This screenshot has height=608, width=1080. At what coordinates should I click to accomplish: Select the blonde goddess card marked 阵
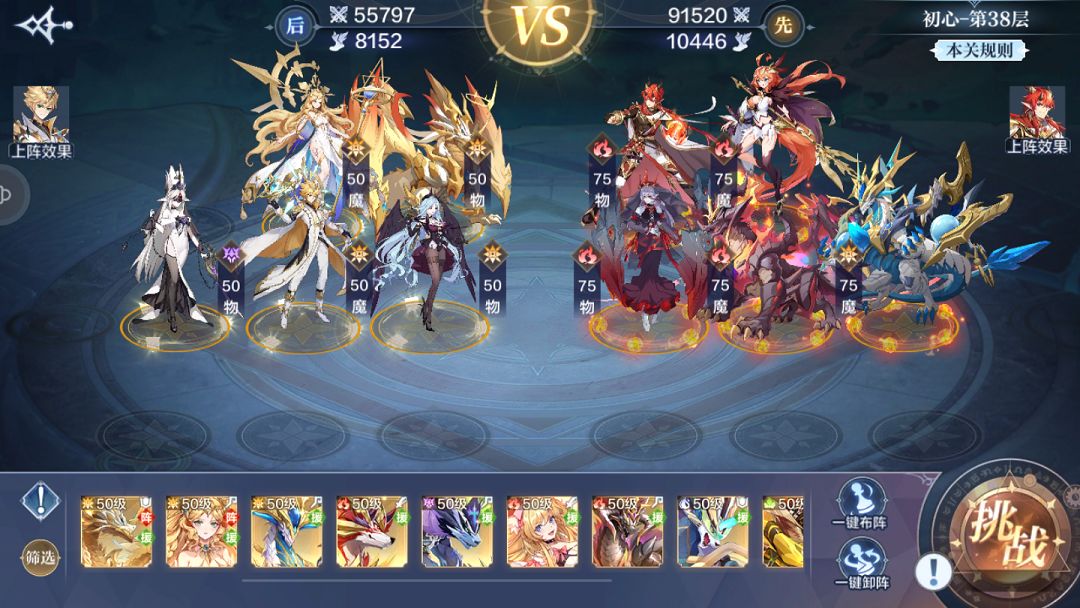coord(201,531)
